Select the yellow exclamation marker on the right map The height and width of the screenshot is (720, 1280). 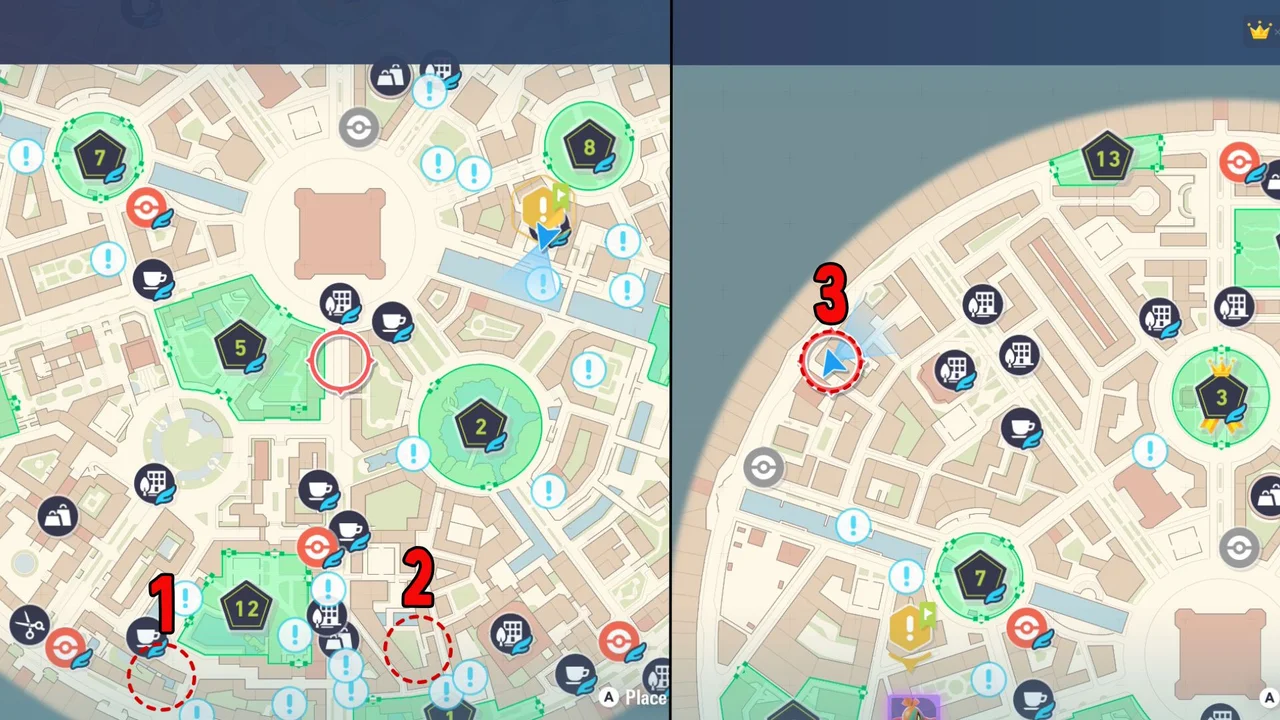(909, 628)
